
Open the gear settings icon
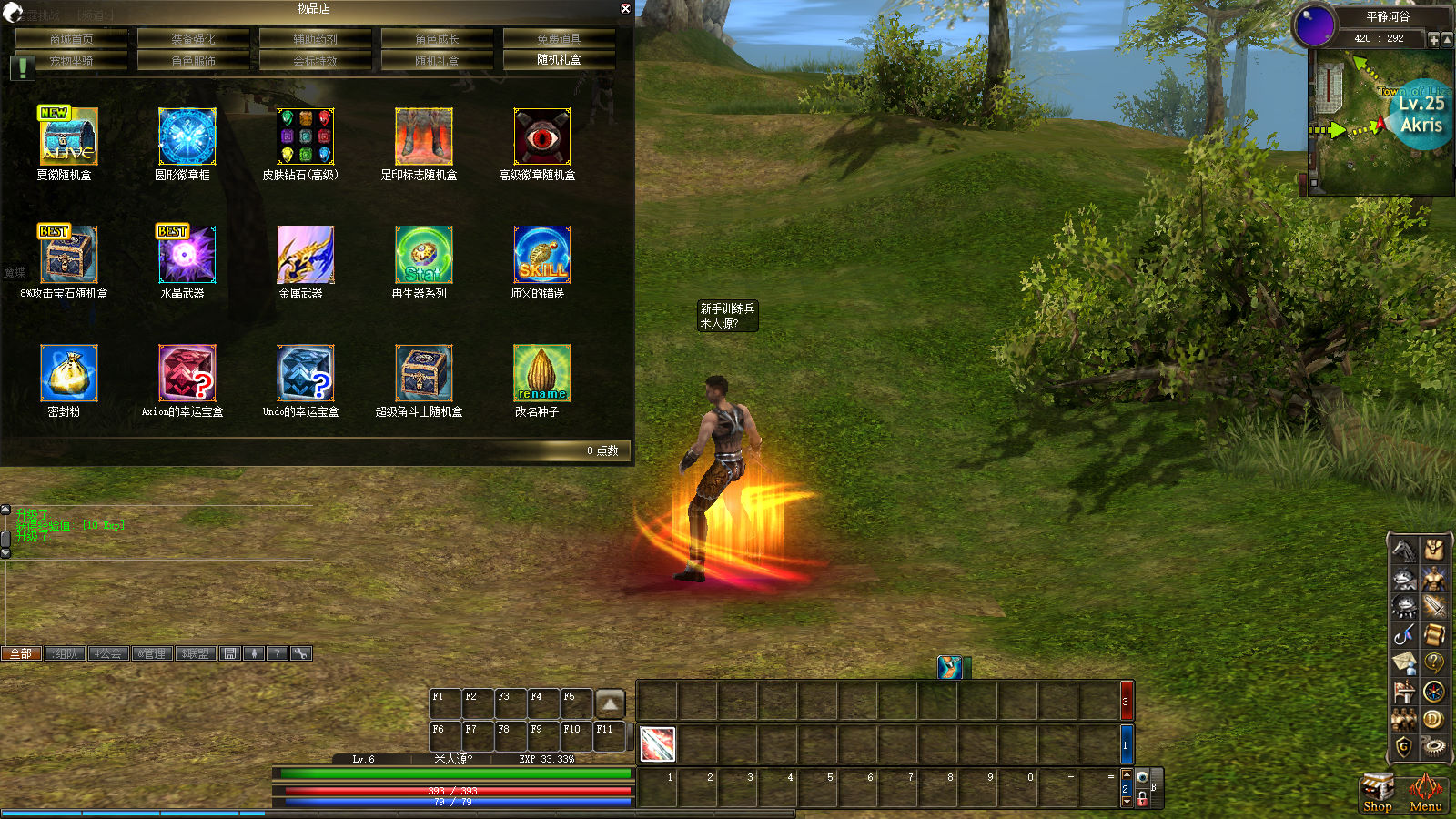[x=1433, y=747]
